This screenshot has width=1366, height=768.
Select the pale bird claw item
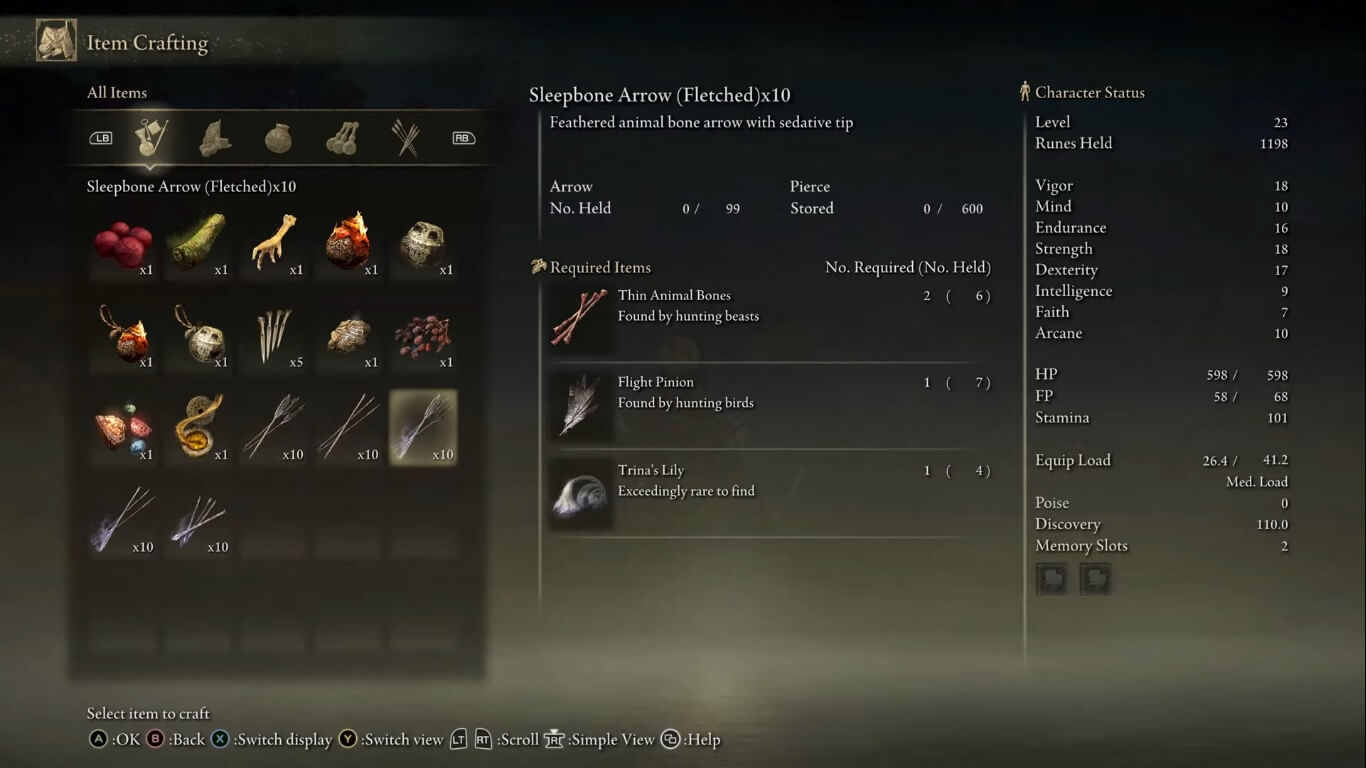[273, 243]
